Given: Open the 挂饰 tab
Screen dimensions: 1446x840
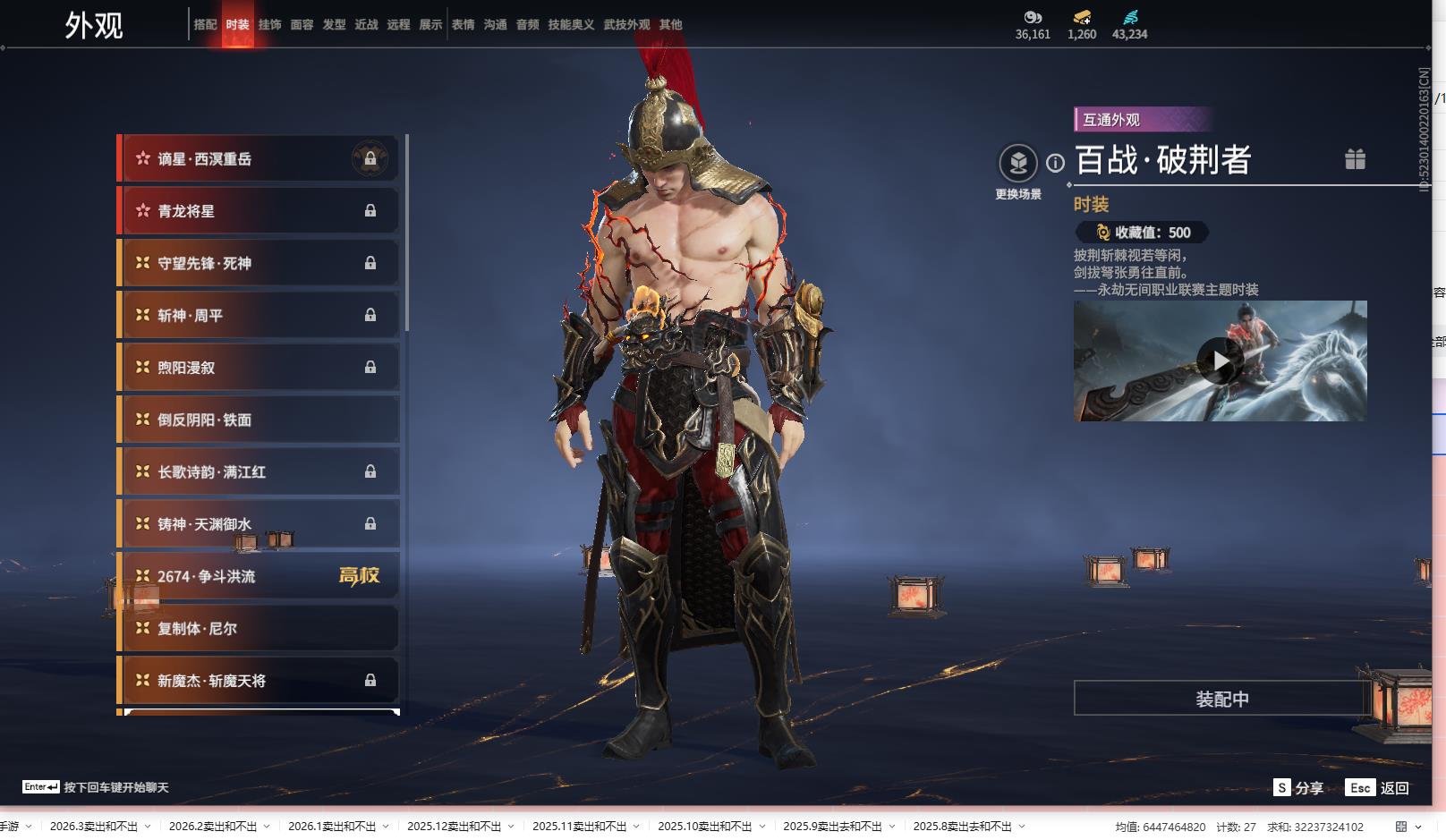Looking at the screenshot, I should pyautogui.click(x=269, y=25).
